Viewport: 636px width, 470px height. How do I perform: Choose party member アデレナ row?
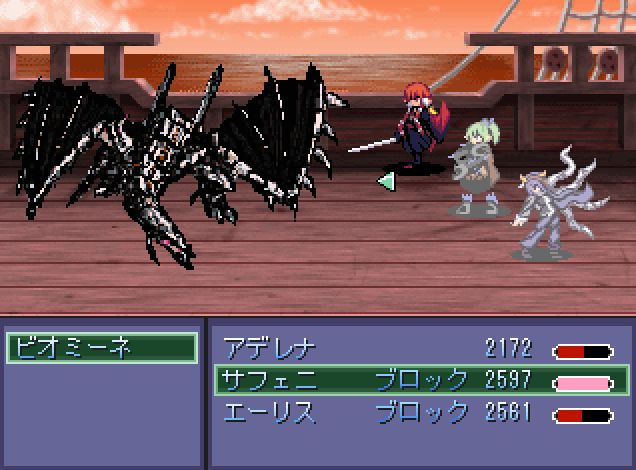(x=418, y=349)
